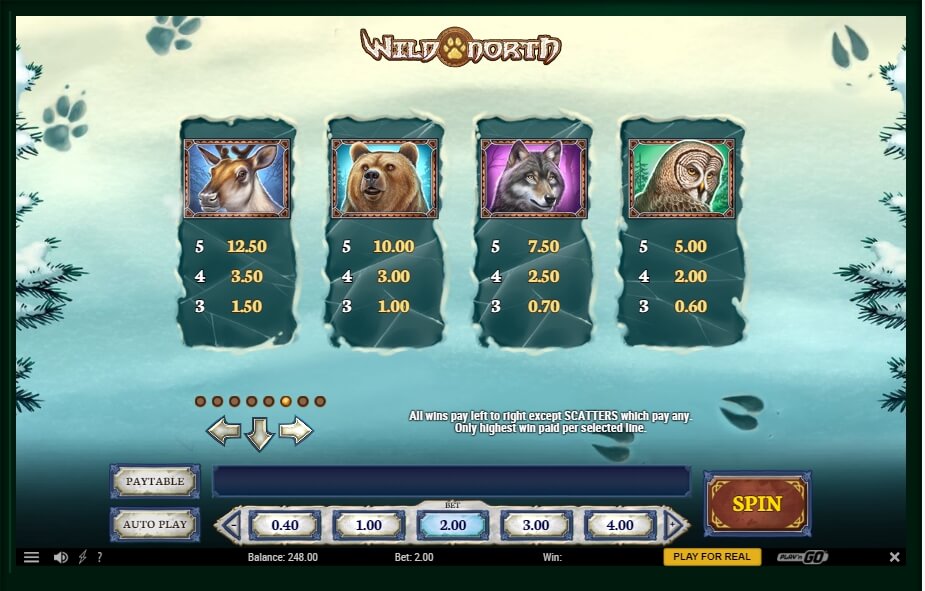Go to the next paytable page arrow

(x=296, y=431)
